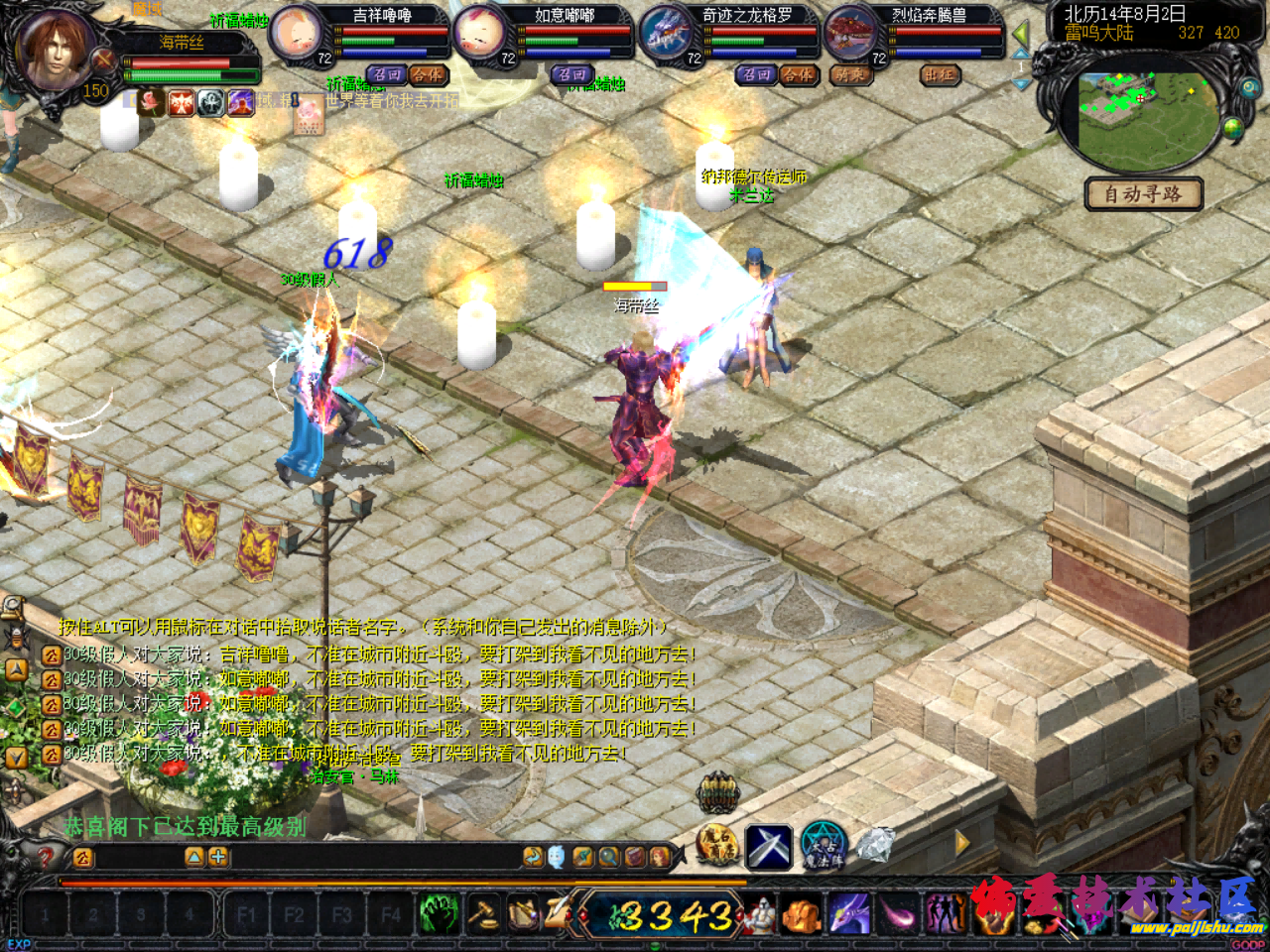Click the green left arrow beside pet bars
The height and width of the screenshot is (952, 1270).
[x=1021, y=37]
